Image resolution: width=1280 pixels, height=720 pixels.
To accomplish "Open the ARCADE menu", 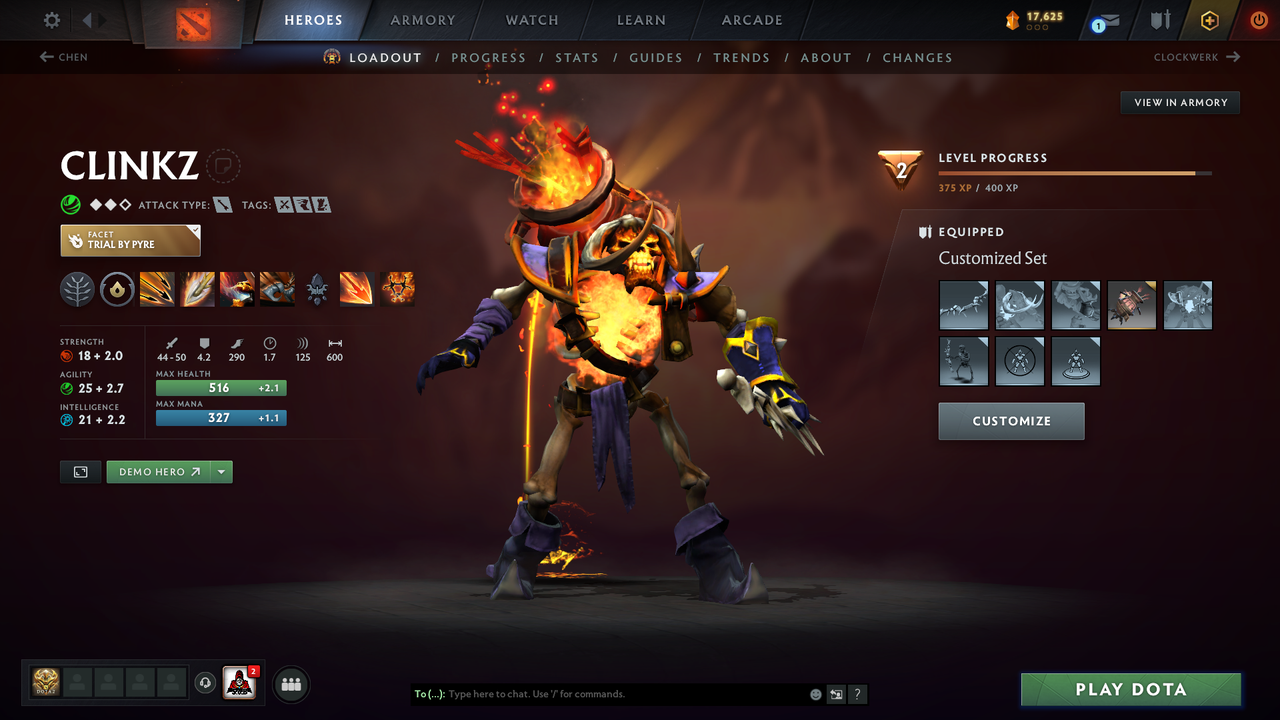I will [751, 20].
